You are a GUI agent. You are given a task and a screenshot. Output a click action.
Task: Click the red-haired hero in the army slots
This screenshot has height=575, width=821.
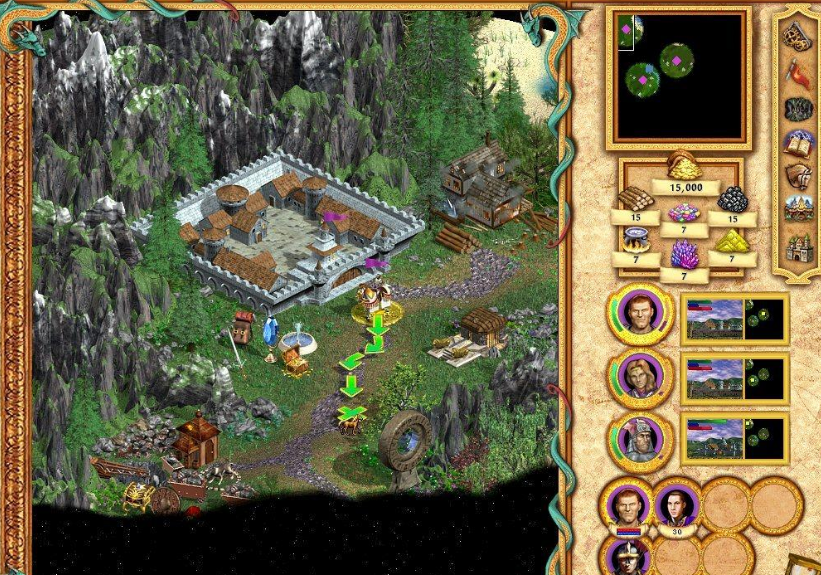click(x=627, y=505)
